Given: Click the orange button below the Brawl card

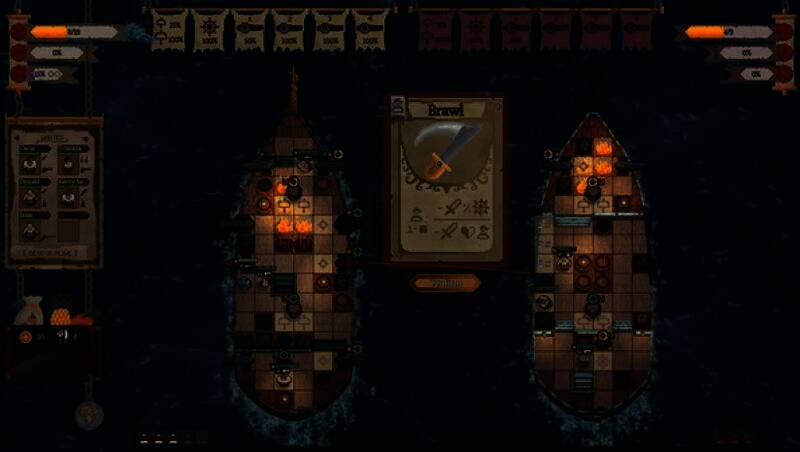Looking at the screenshot, I should pyautogui.click(x=446, y=283).
